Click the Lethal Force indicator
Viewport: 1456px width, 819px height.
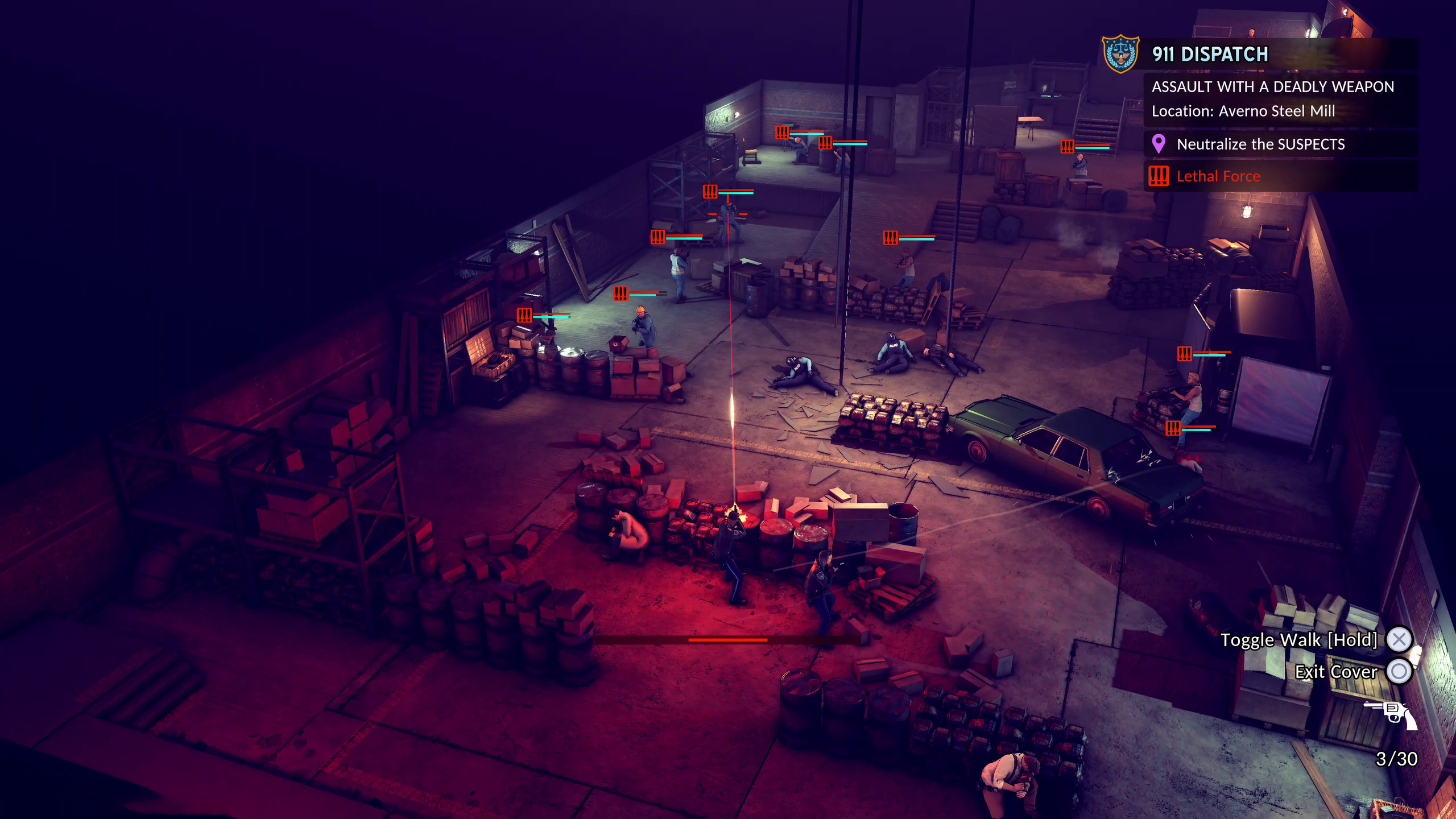[1218, 176]
